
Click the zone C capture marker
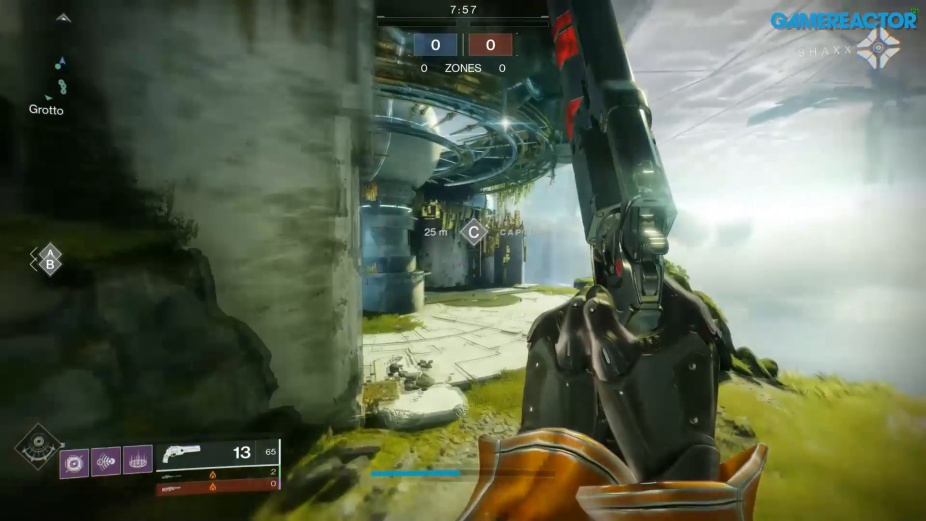[473, 232]
